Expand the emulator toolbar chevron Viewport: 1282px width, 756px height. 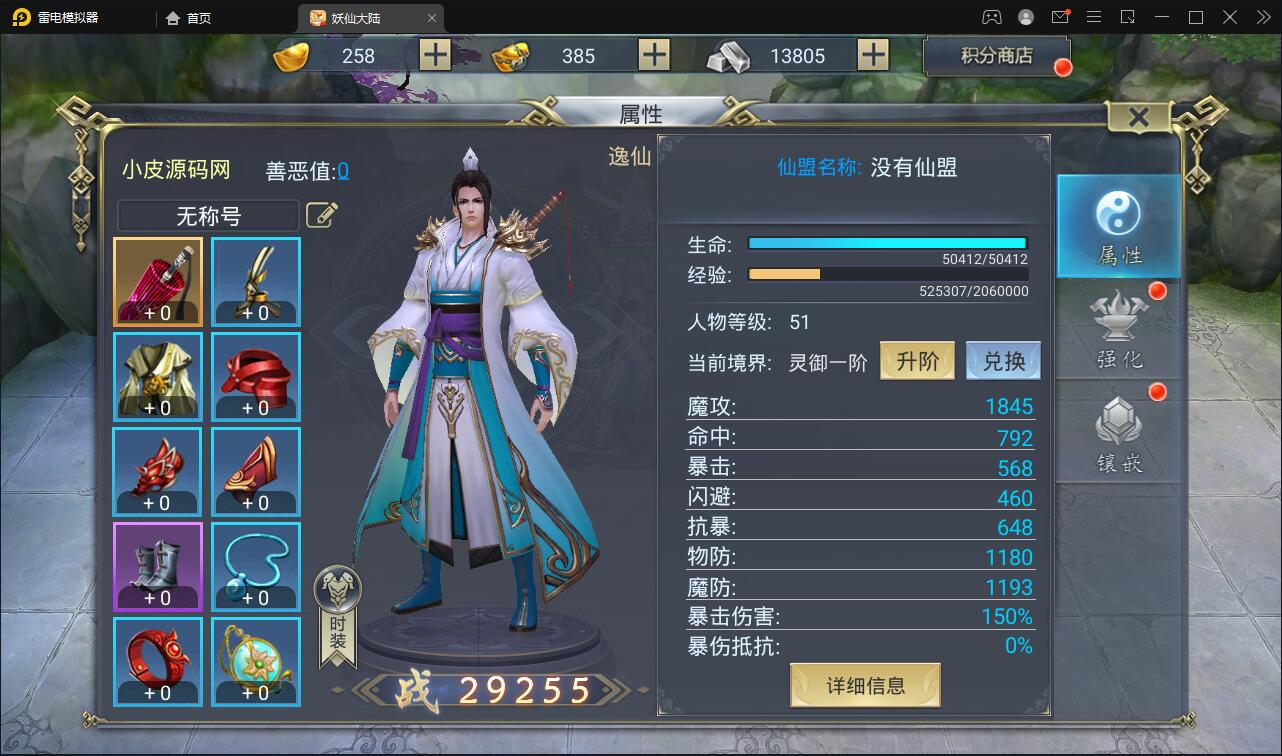tap(1262, 17)
